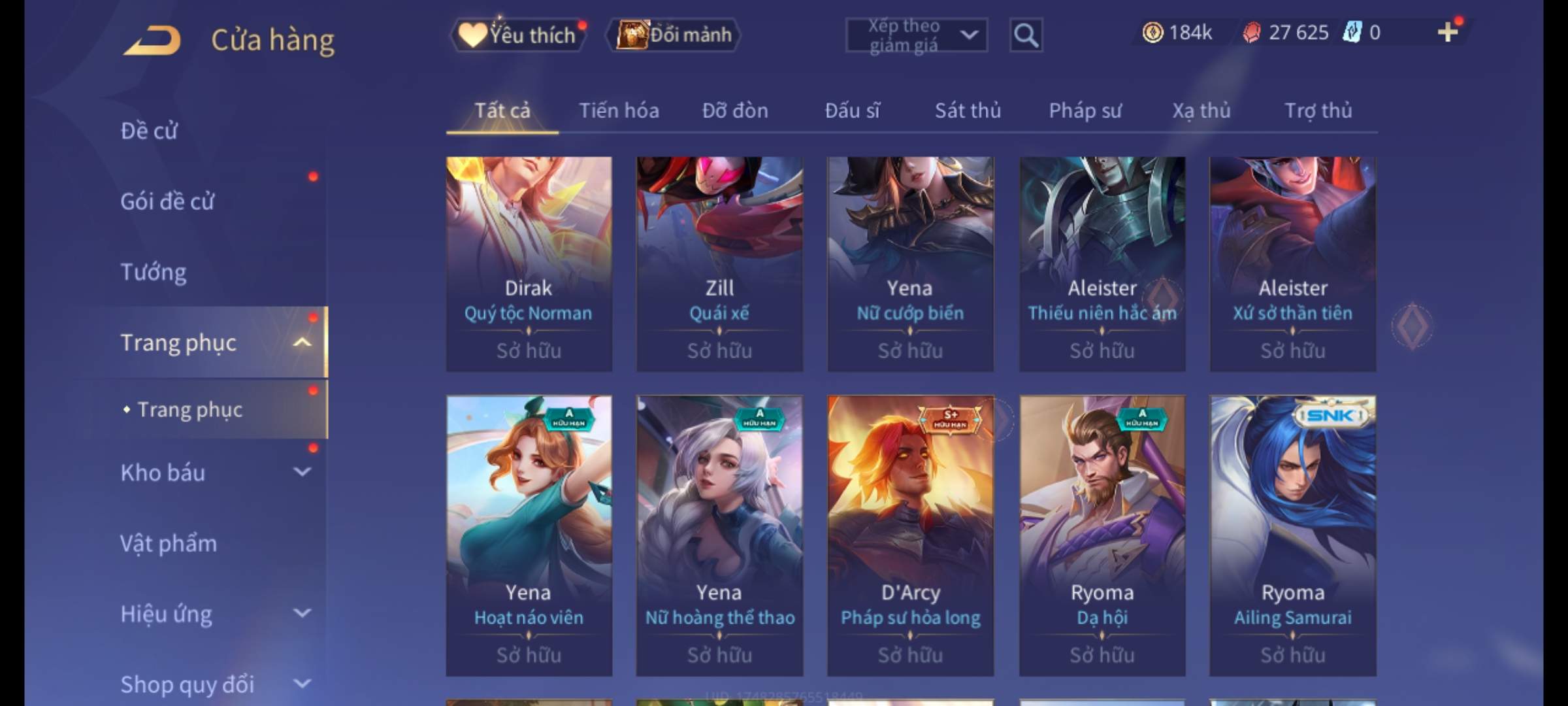Open the Yêu thích favorites list
The image size is (1568, 706).
519,35
